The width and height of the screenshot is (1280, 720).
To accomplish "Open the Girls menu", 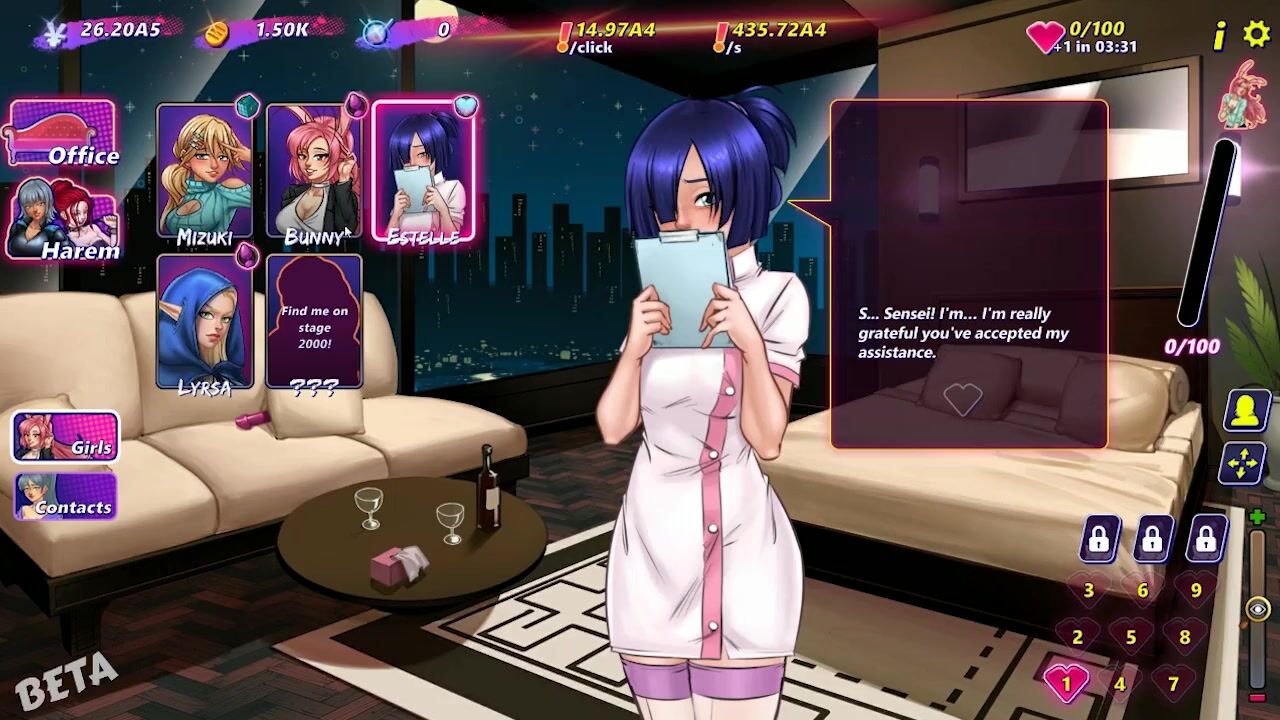I will [x=65, y=437].
